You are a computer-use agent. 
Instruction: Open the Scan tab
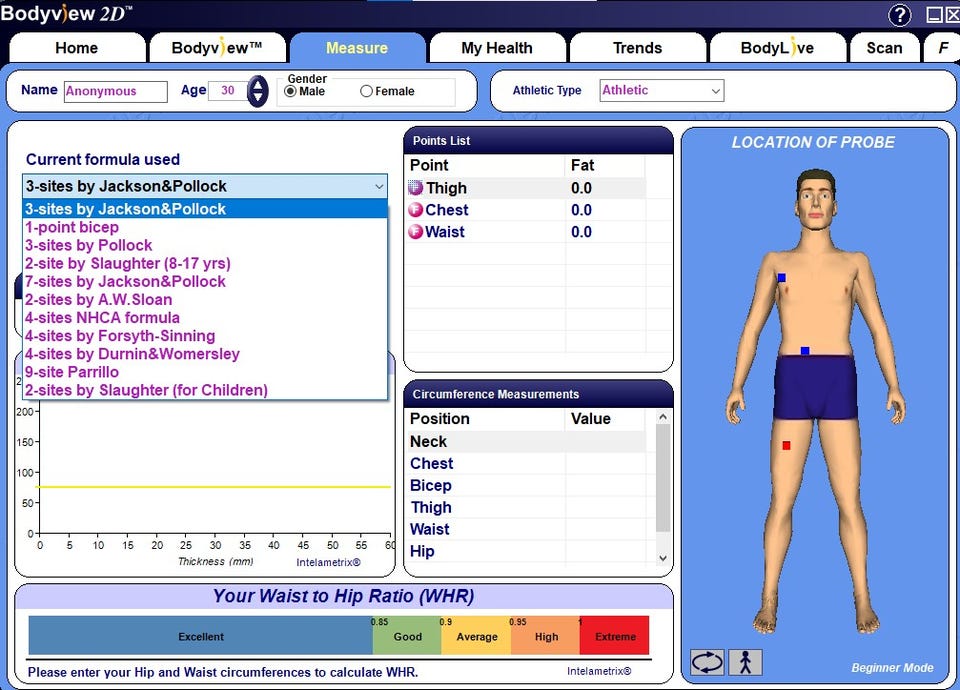click(x=884, y=48)
